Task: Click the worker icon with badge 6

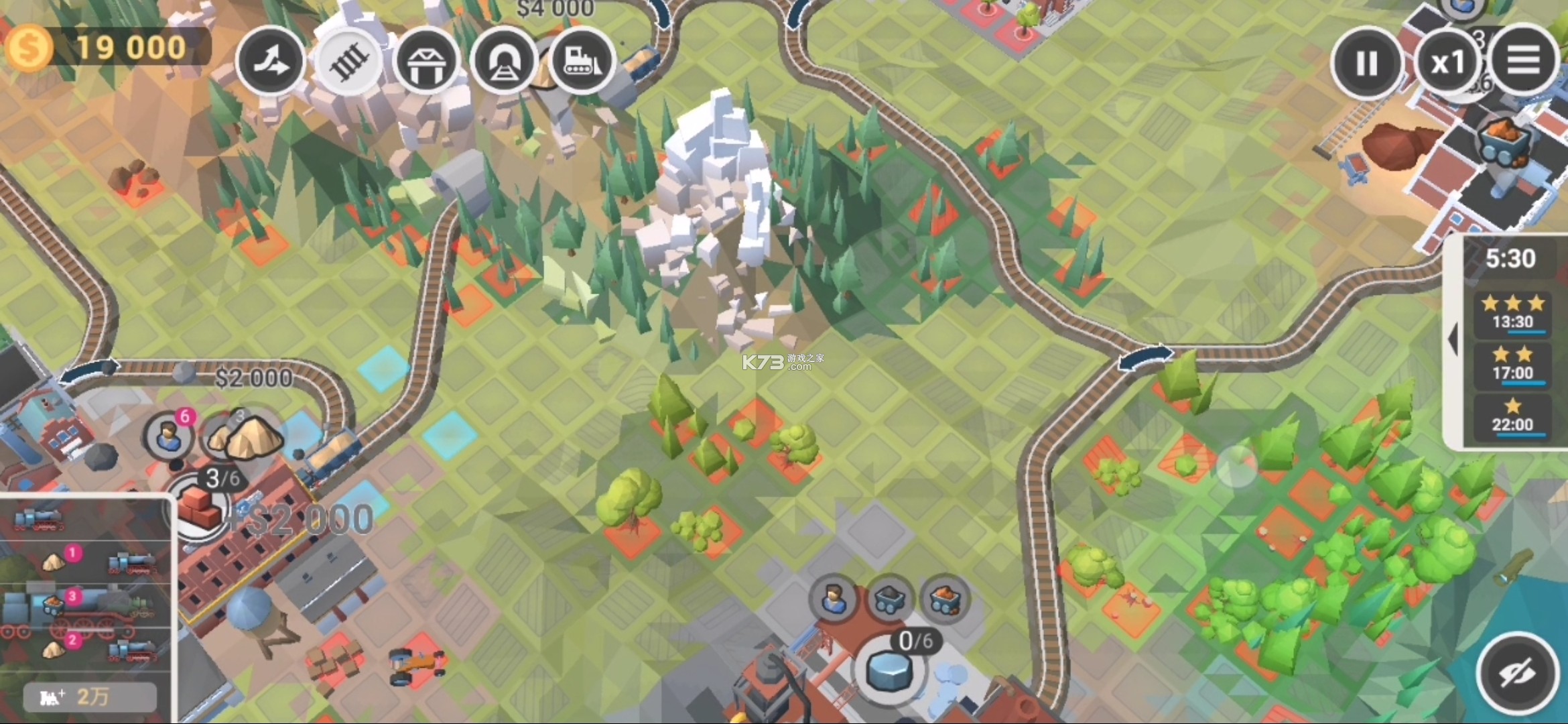Action: 168,437
